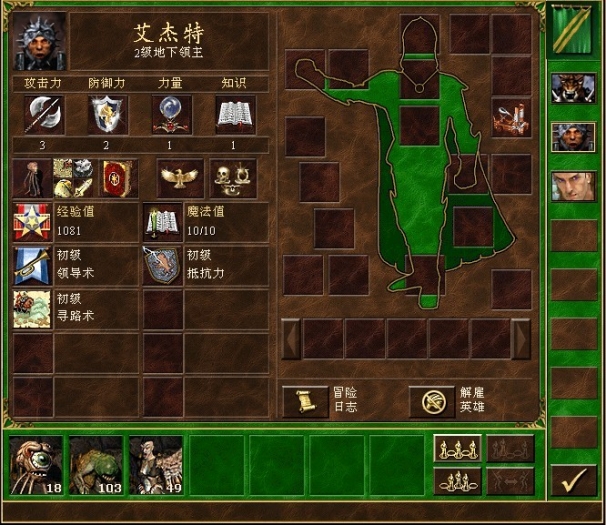The width and height of the screenshot is (606, 525).
Task: Switch to the dark-haired human hero portrait
Action: pos(573,186)
